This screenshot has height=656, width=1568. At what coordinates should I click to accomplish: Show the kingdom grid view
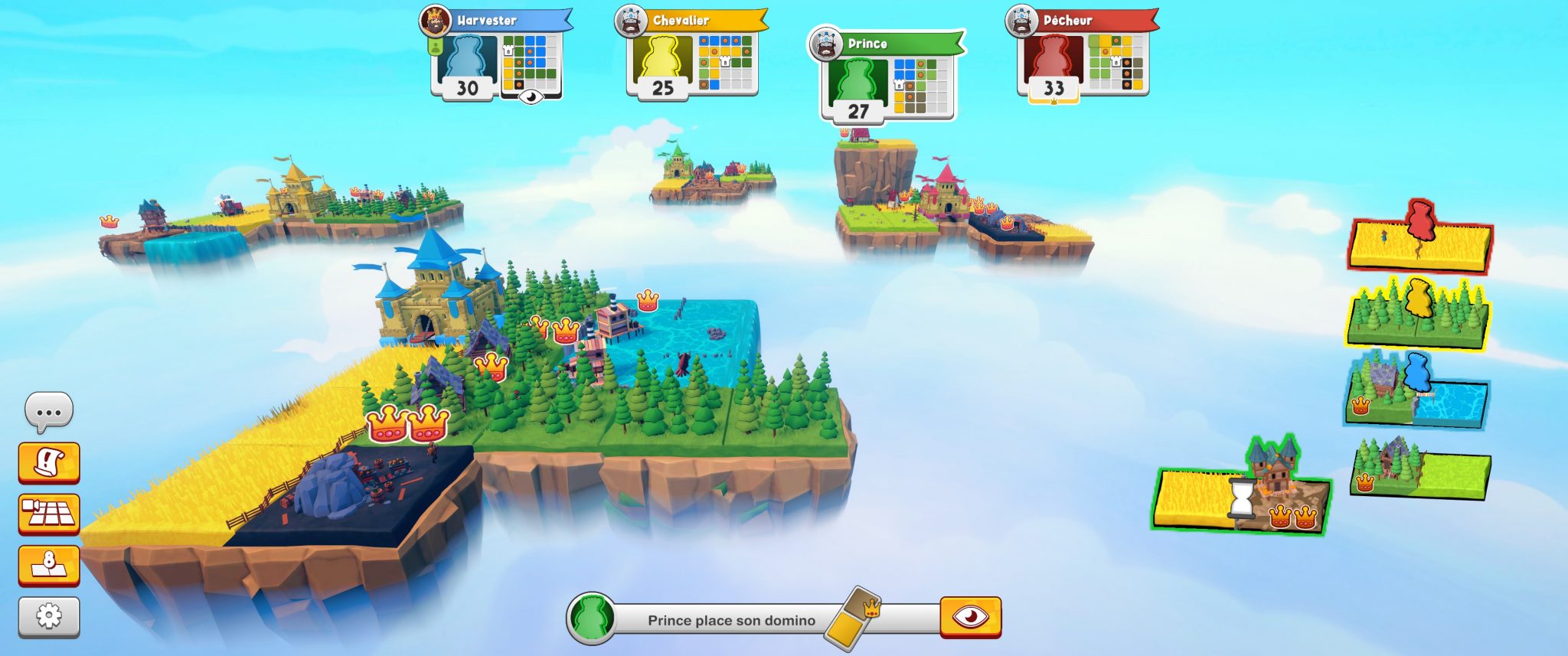tap(49, 513)
